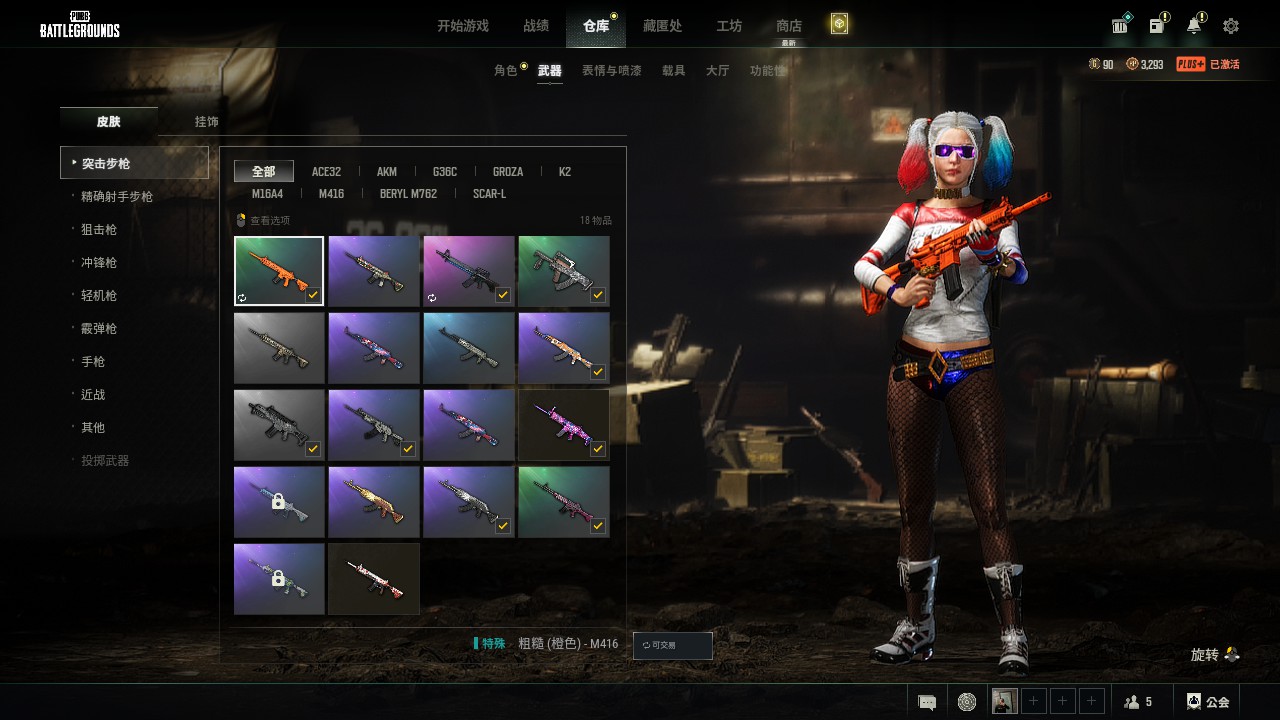This screenshot has width=1280, height=720.
Task: Switch to the 挂饰 tab
Action: pyautogui.click(x=207, y=122)
